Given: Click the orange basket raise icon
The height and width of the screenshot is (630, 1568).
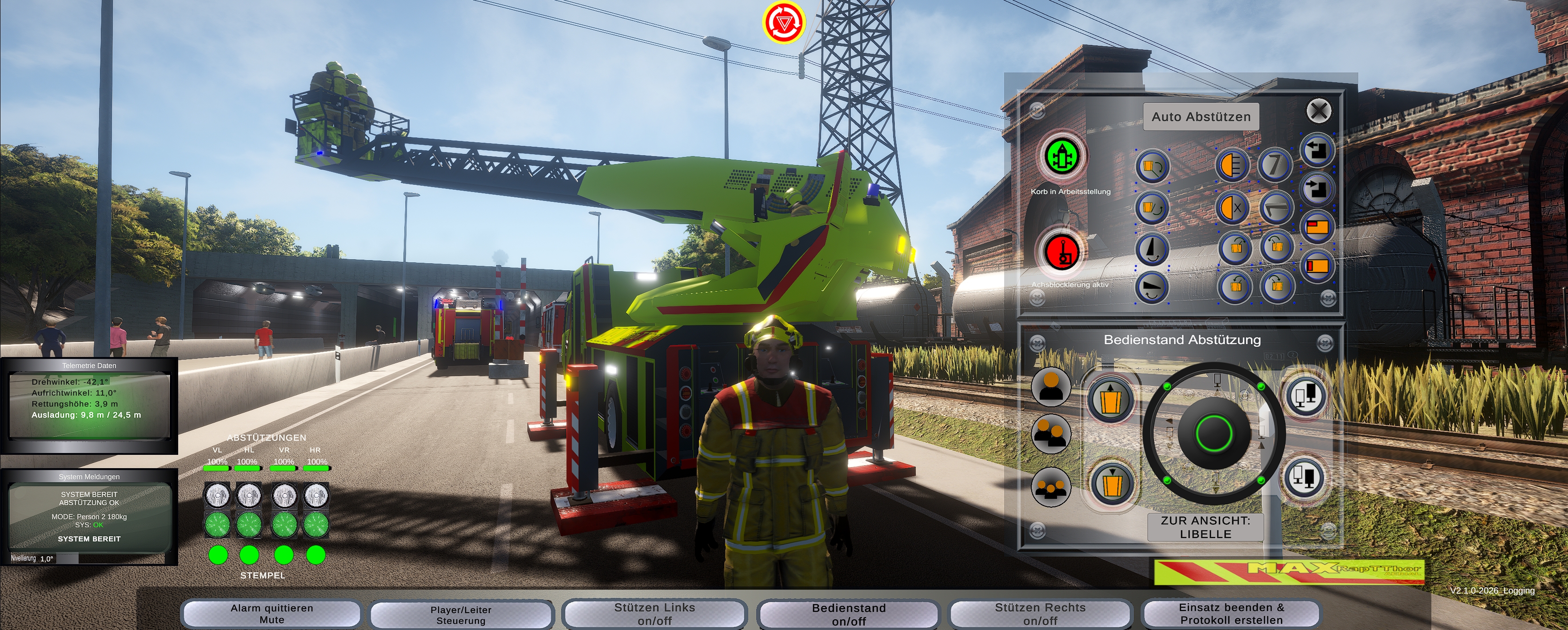Looking at the screenshot, I should click(1110, 400).
